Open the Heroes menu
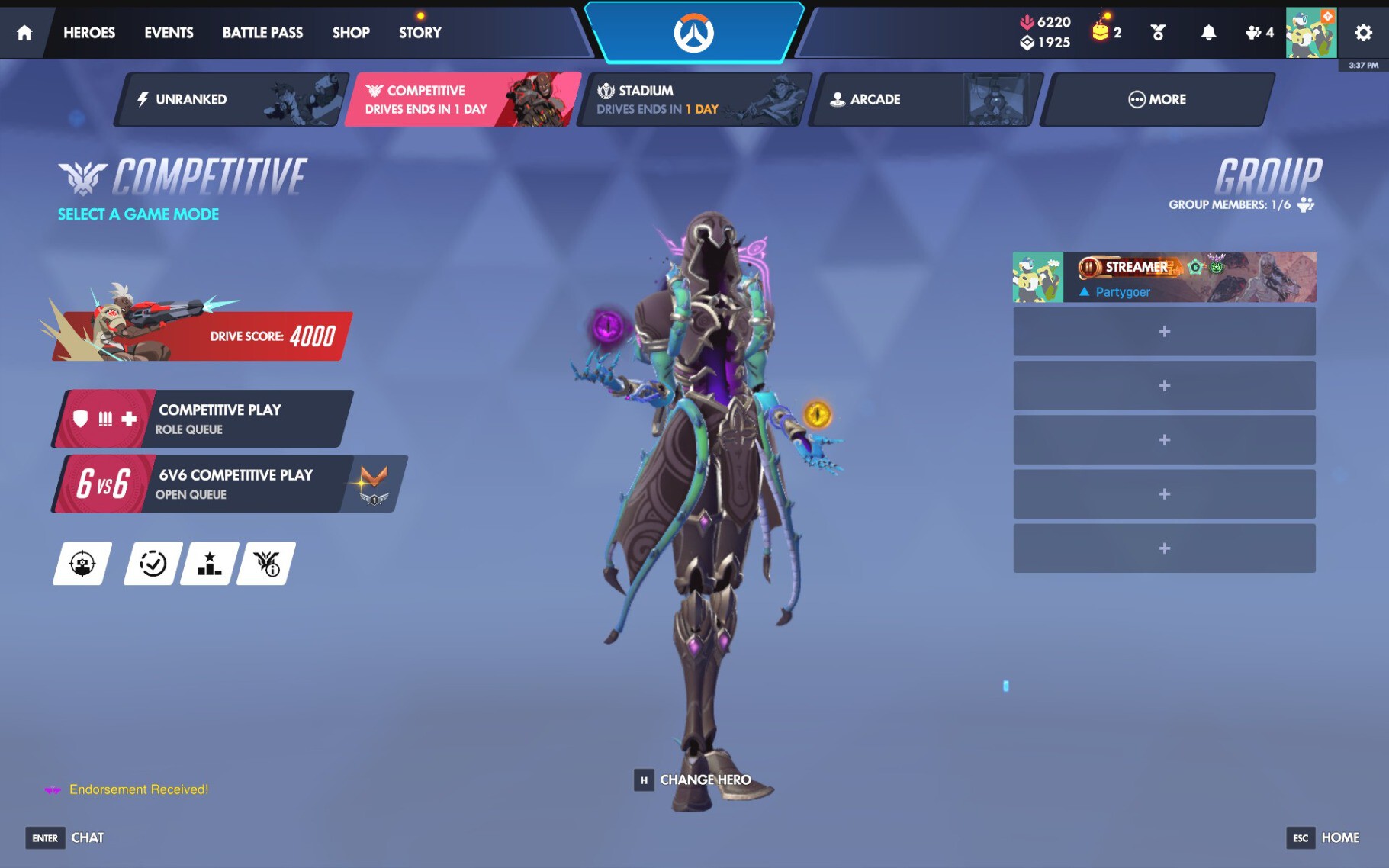1389x868 pixels. tap(89, 33)
